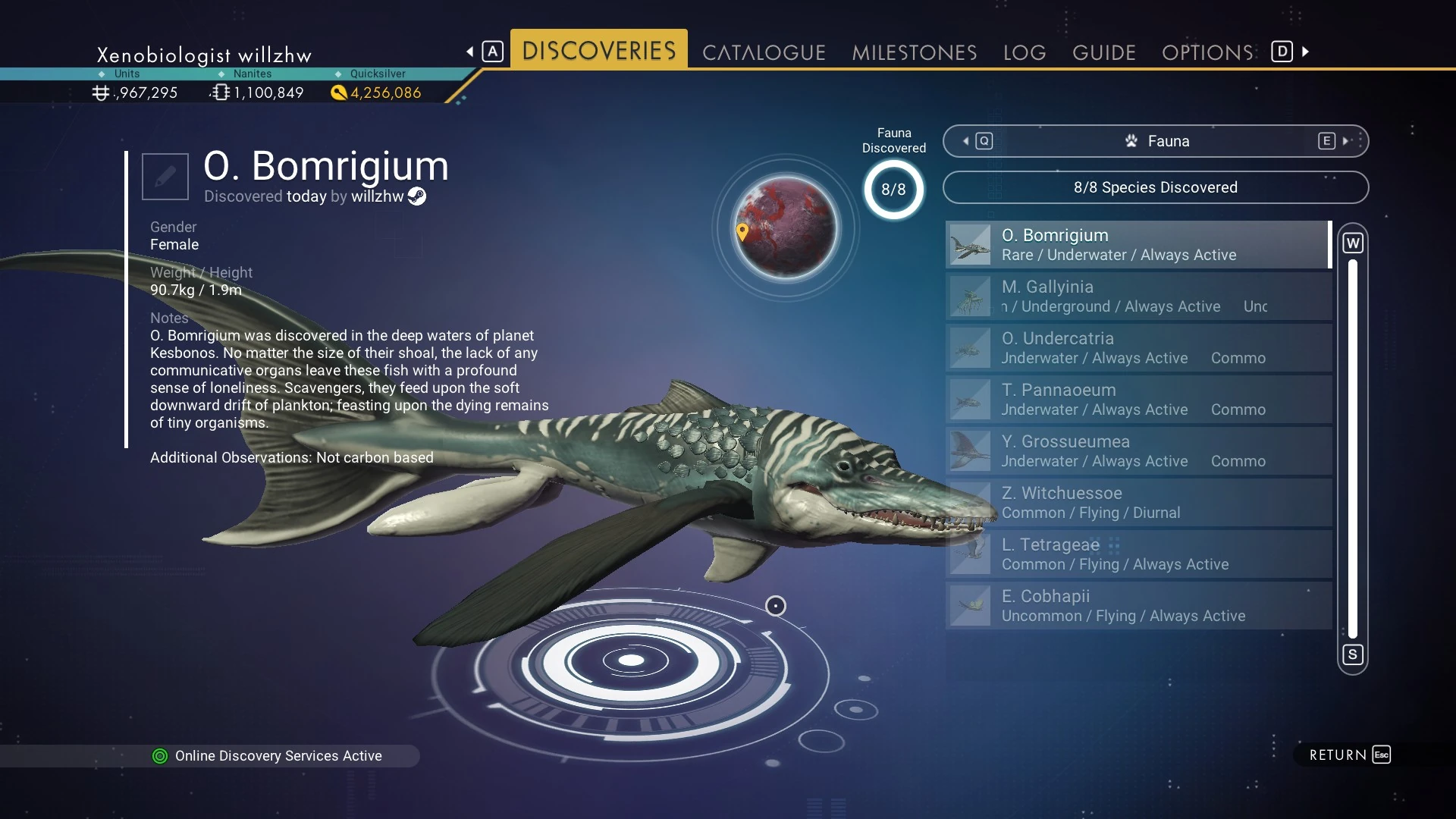The width and height of the screenshot is (1456, 819).
Task: Click the 8/8 Species Discovered bar
Action: point(1155,187)
